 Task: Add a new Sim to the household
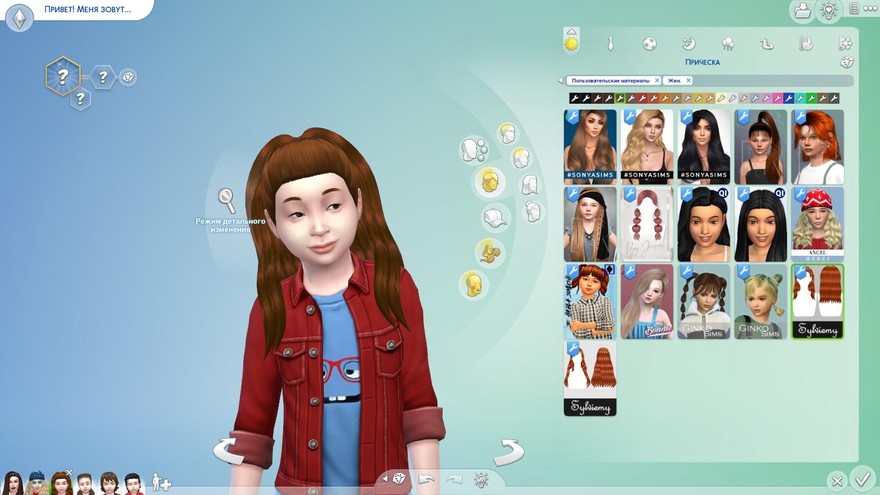[161, 483]
